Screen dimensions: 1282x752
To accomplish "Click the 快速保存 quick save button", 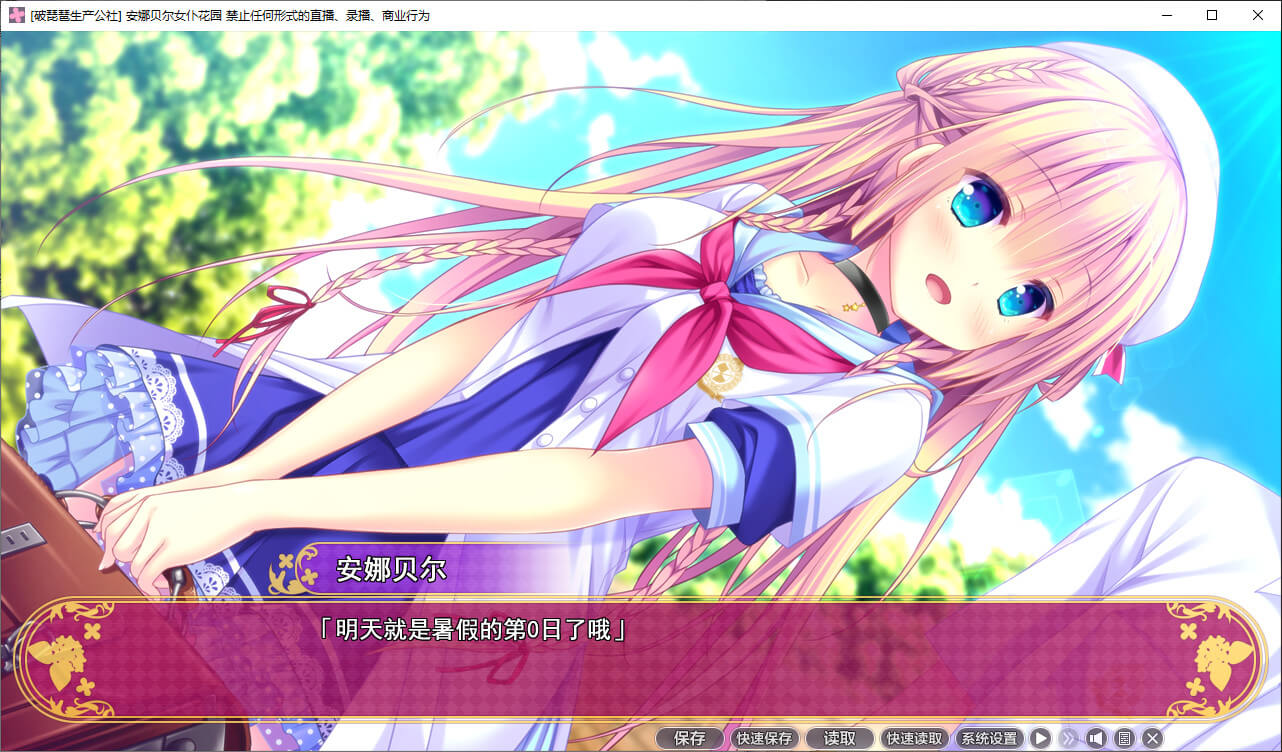I will coord(765,738).
